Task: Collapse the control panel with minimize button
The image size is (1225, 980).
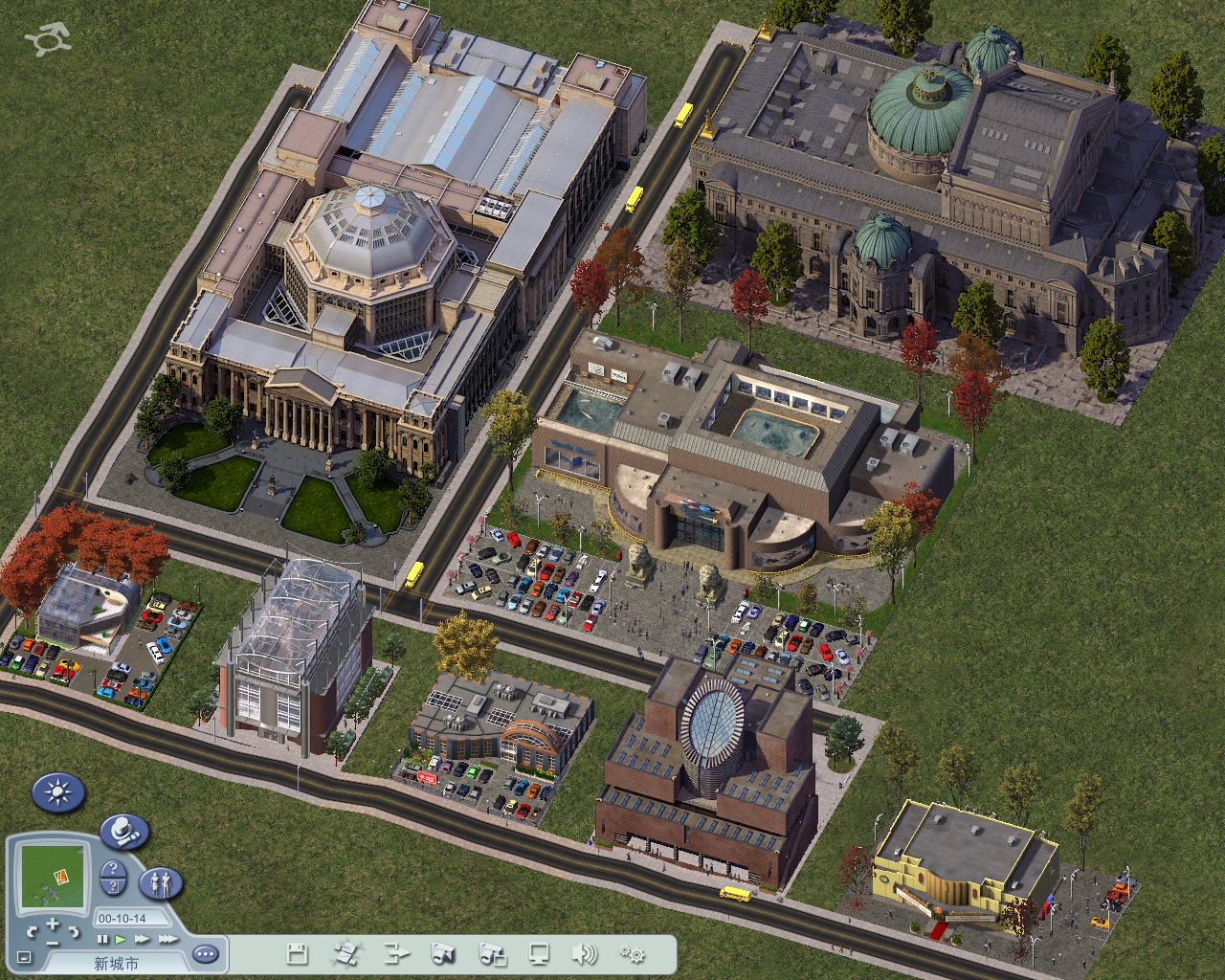Action: [x=24, y=956]
